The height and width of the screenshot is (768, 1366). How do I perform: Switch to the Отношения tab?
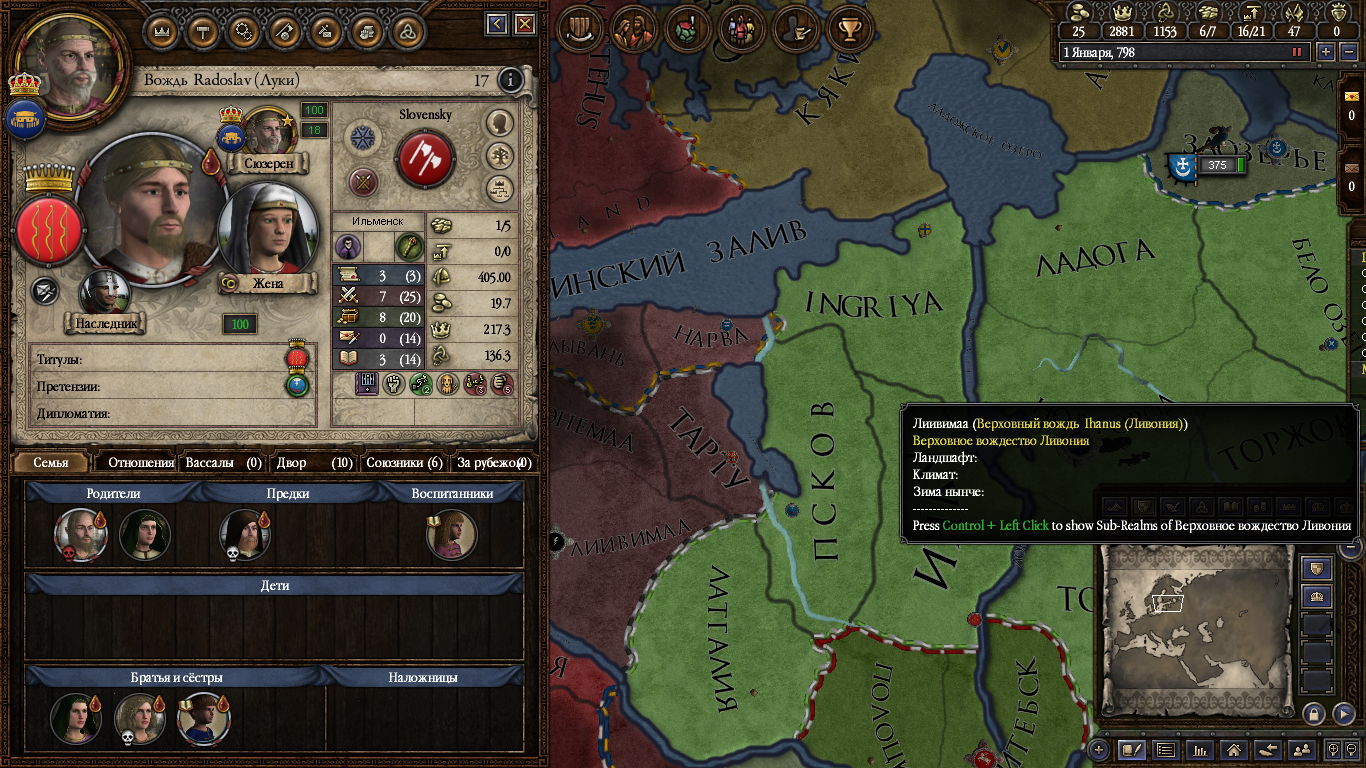(141, 462)
